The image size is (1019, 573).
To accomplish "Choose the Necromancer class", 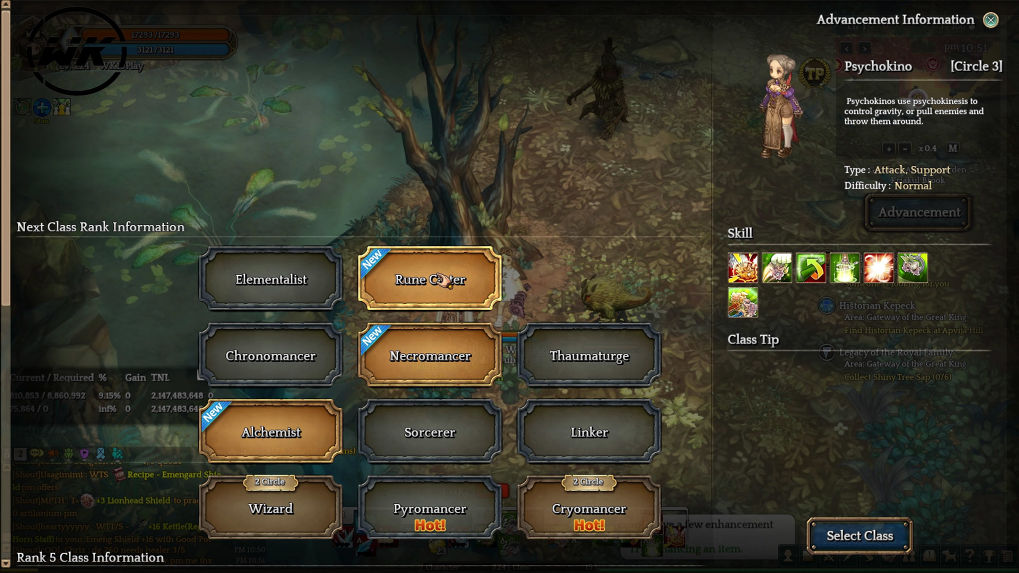I will tap(430, 356).
